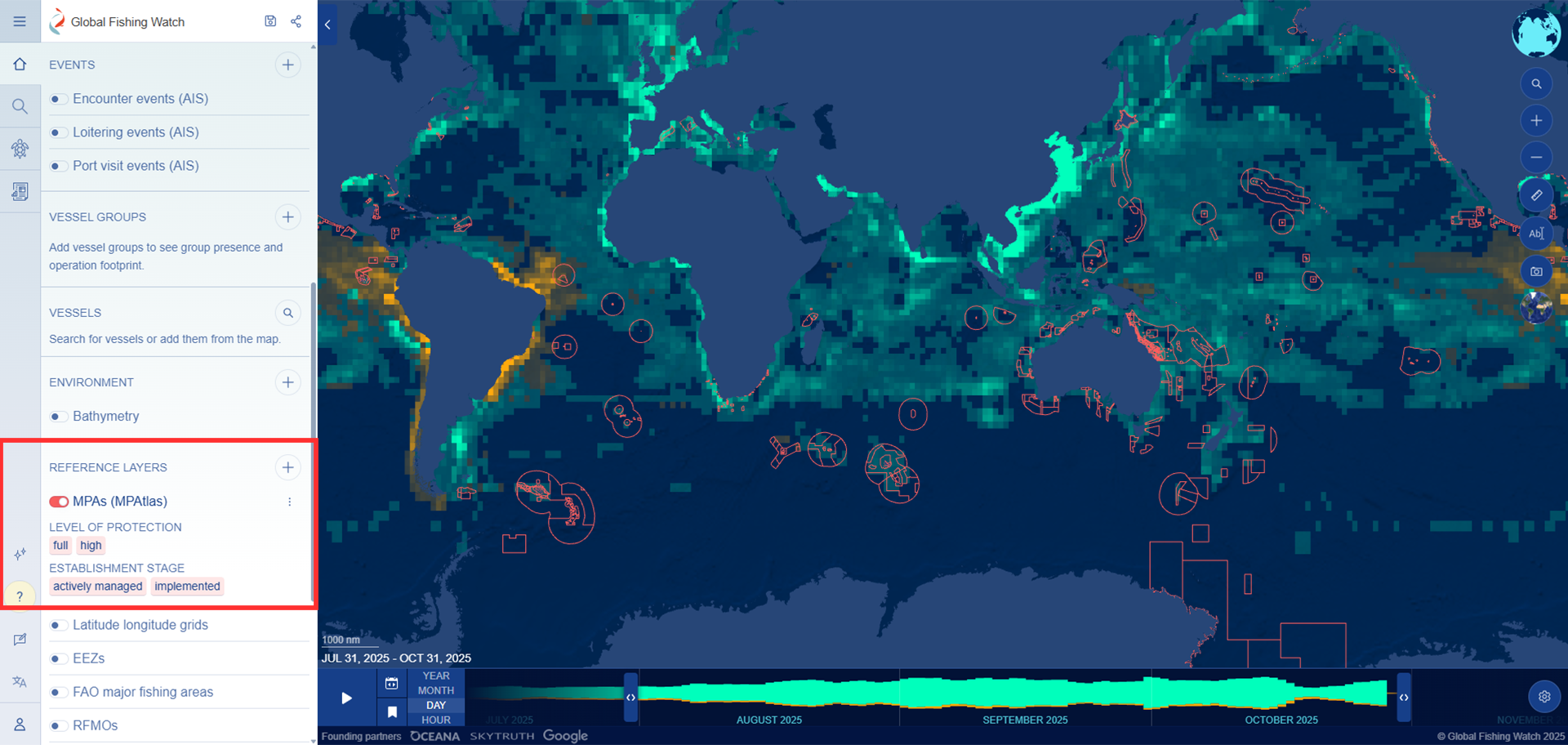Open the timeline calendar date picker
This screenshot has height=745, width=1568.
tap(391, 683)
